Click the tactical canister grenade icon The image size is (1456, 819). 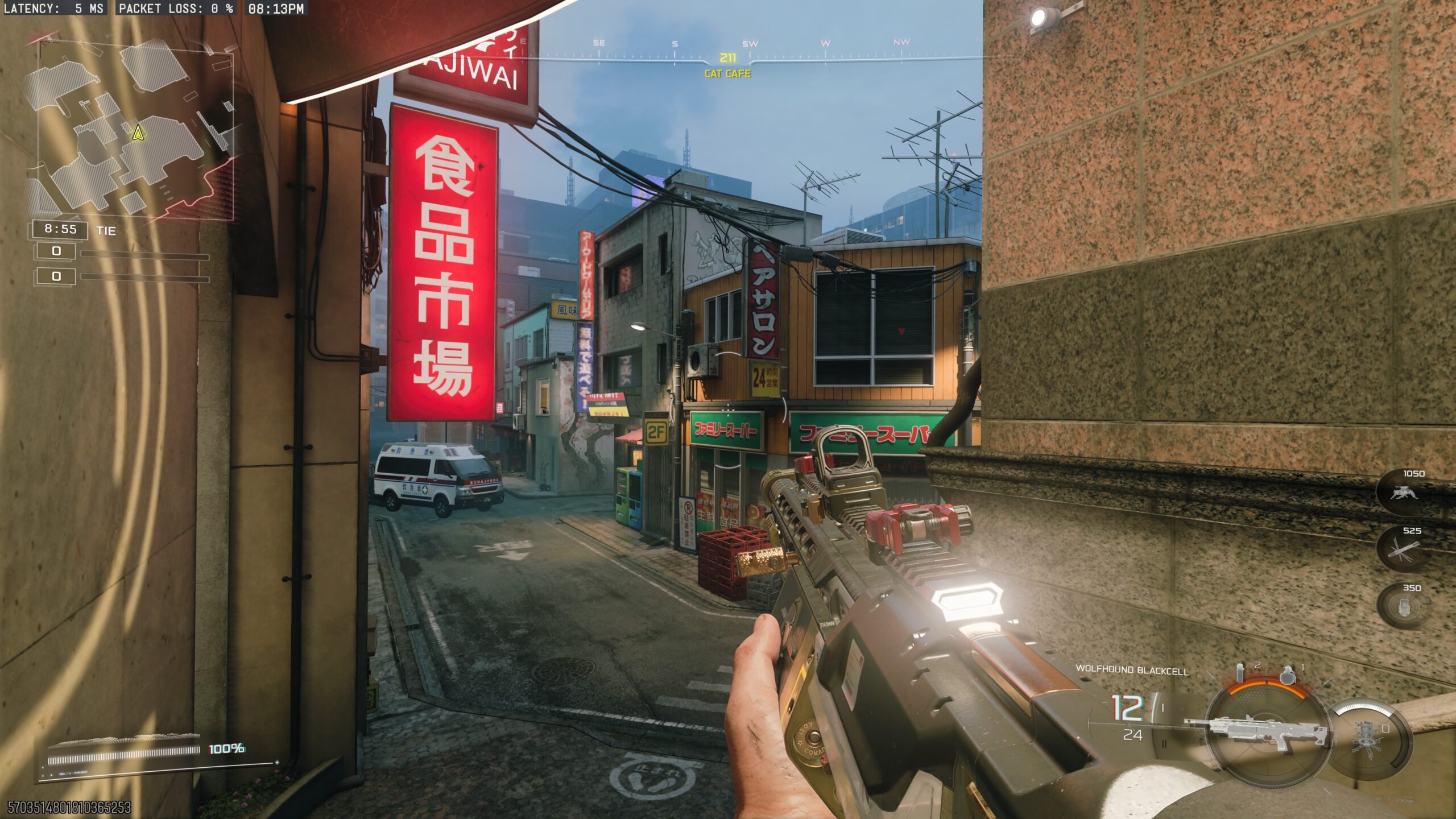1241,672
